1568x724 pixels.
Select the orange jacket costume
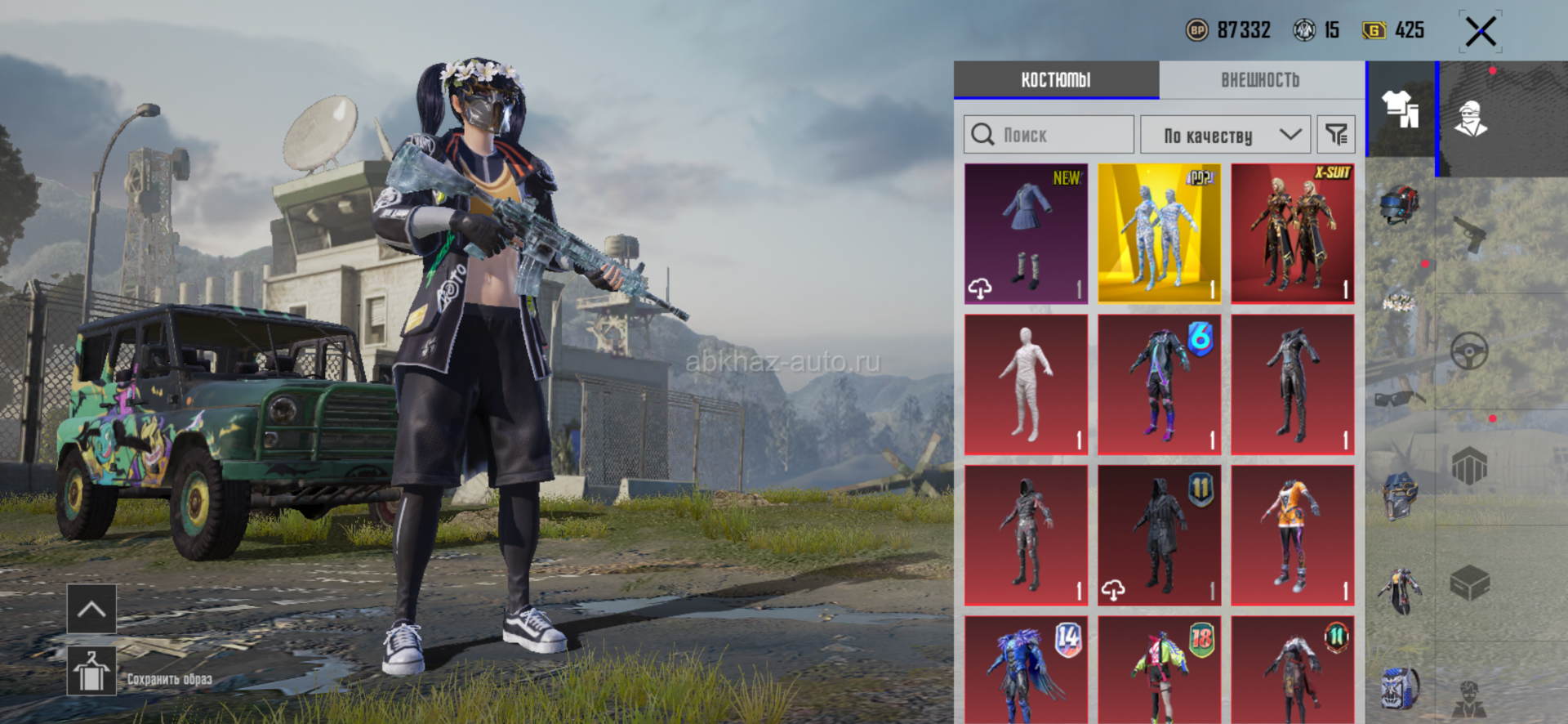pos(1292,535)
